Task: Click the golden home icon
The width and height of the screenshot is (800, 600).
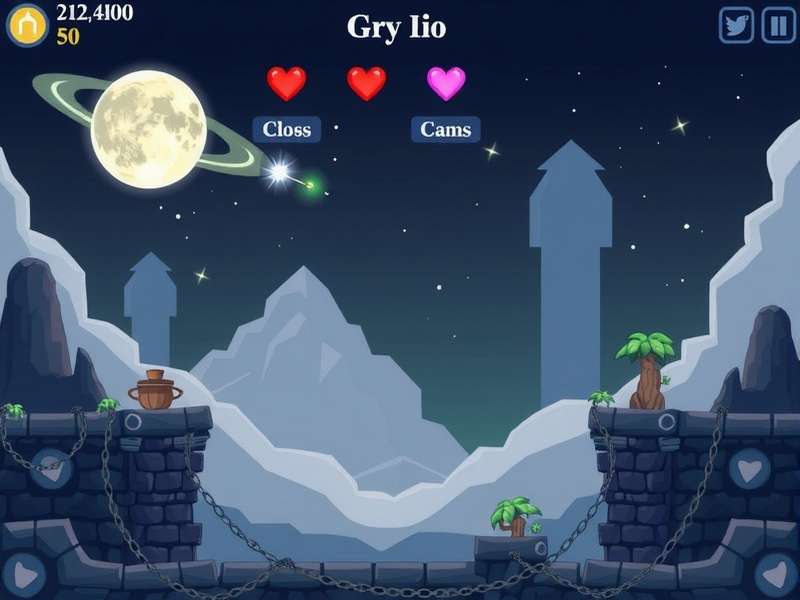Action: pos(27,25)
